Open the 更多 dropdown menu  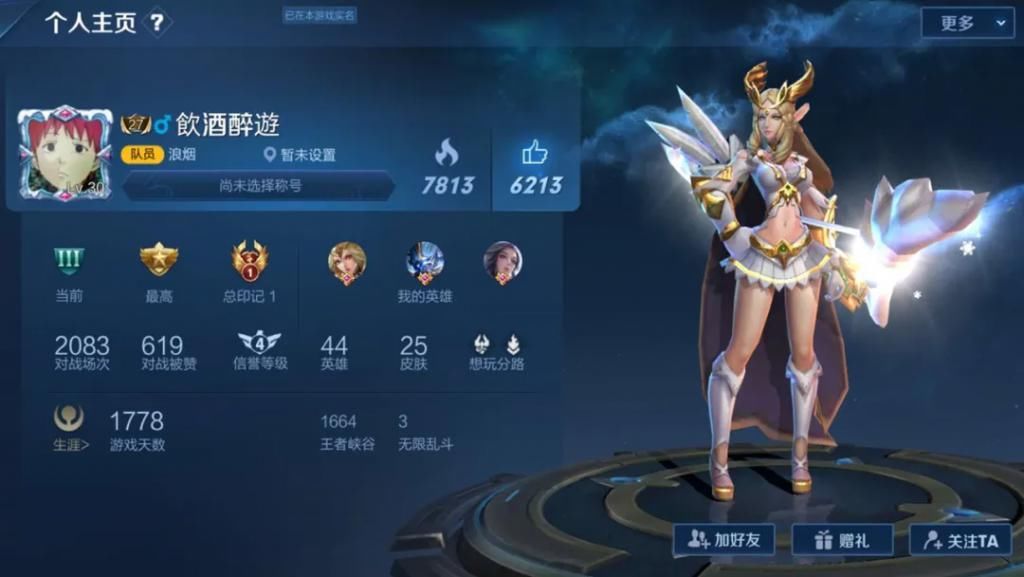pyautogui.click(x=967, y=23)
